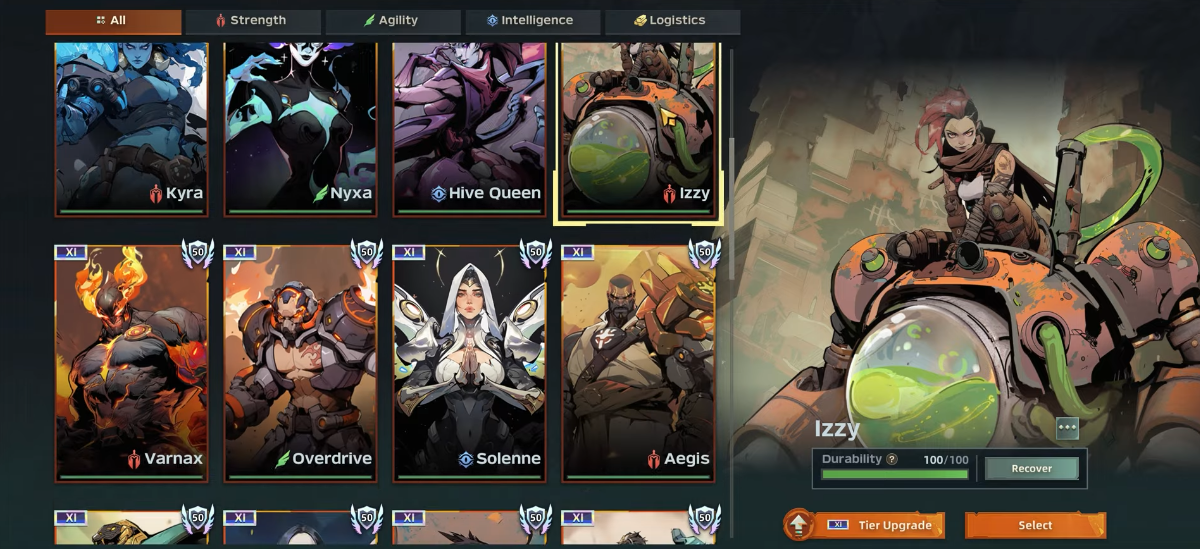Switch to the Logistics category
Screen dimensions: 1200x549
coord(671,21)
